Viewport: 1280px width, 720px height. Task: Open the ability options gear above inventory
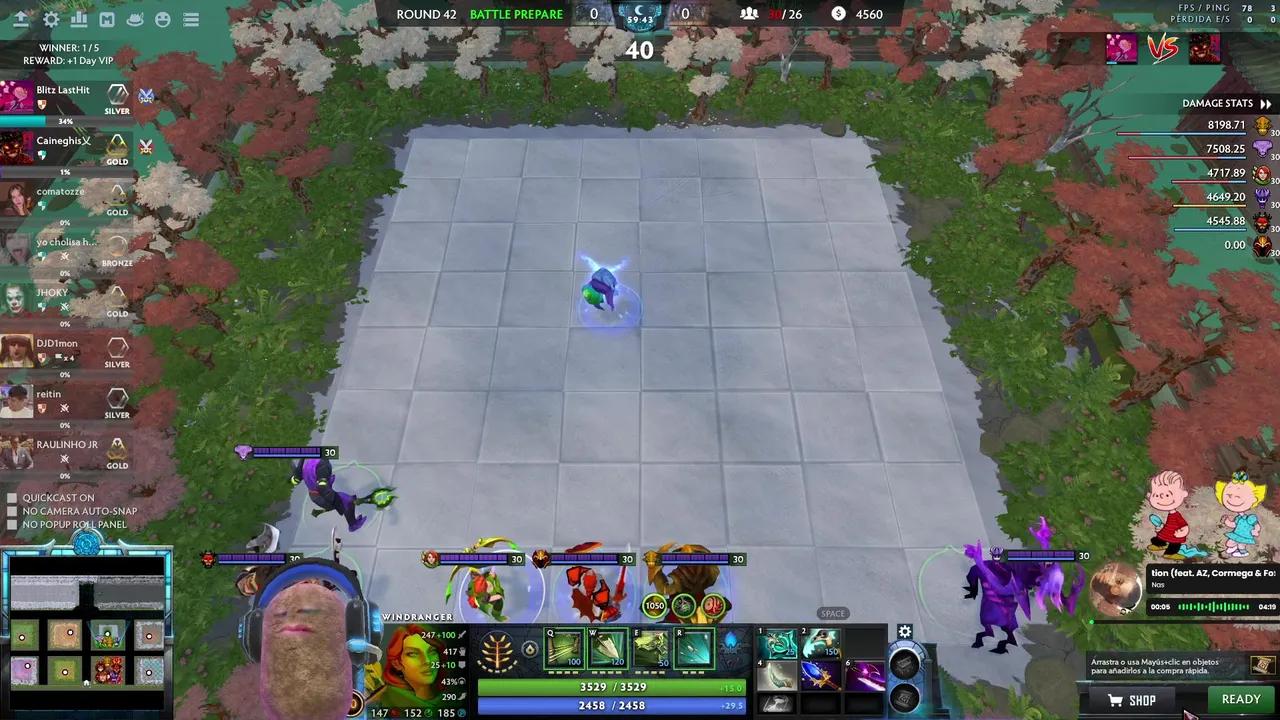click(905, 632)
